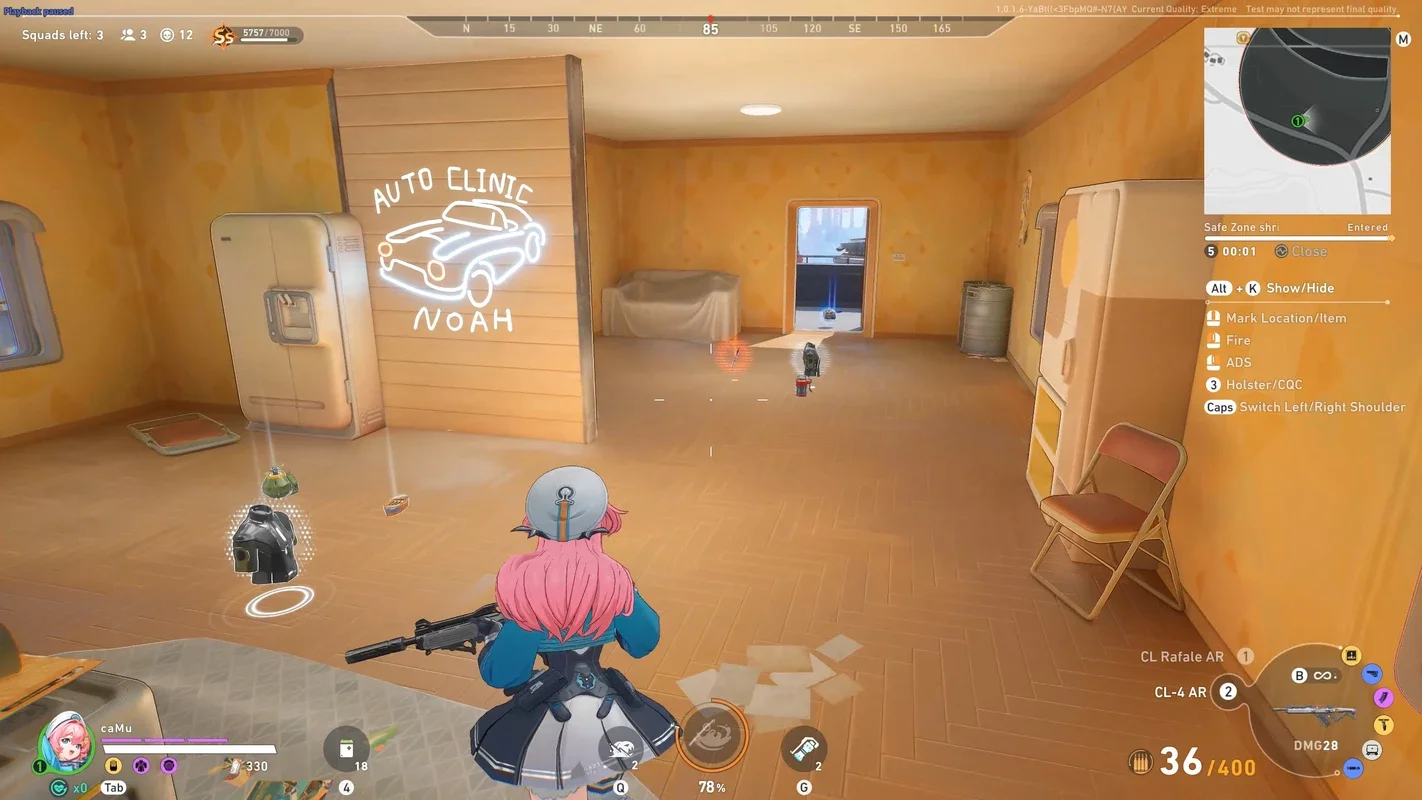Click the white scope attachment icon
The height and width of the screenshot is (800, 1422).
click(1372, 750)
